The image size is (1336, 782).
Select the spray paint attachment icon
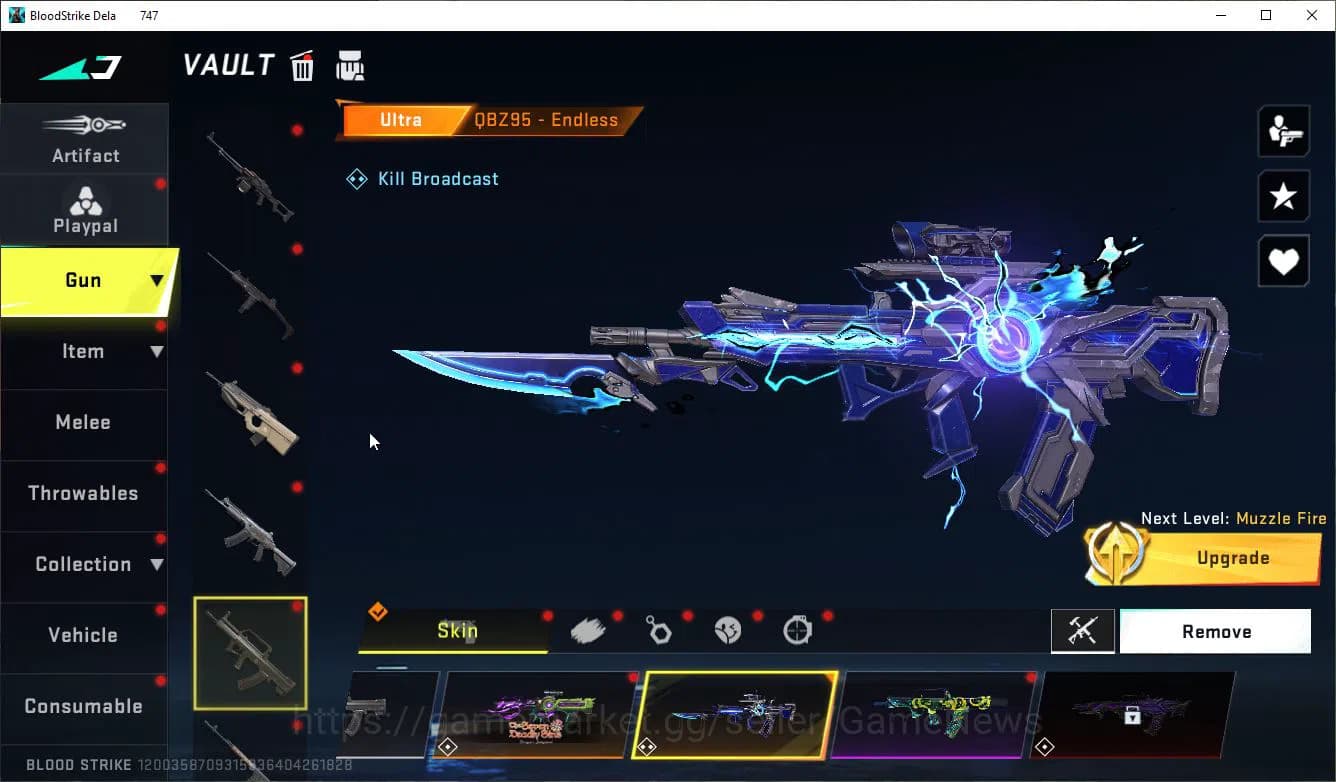coord(588,629)
